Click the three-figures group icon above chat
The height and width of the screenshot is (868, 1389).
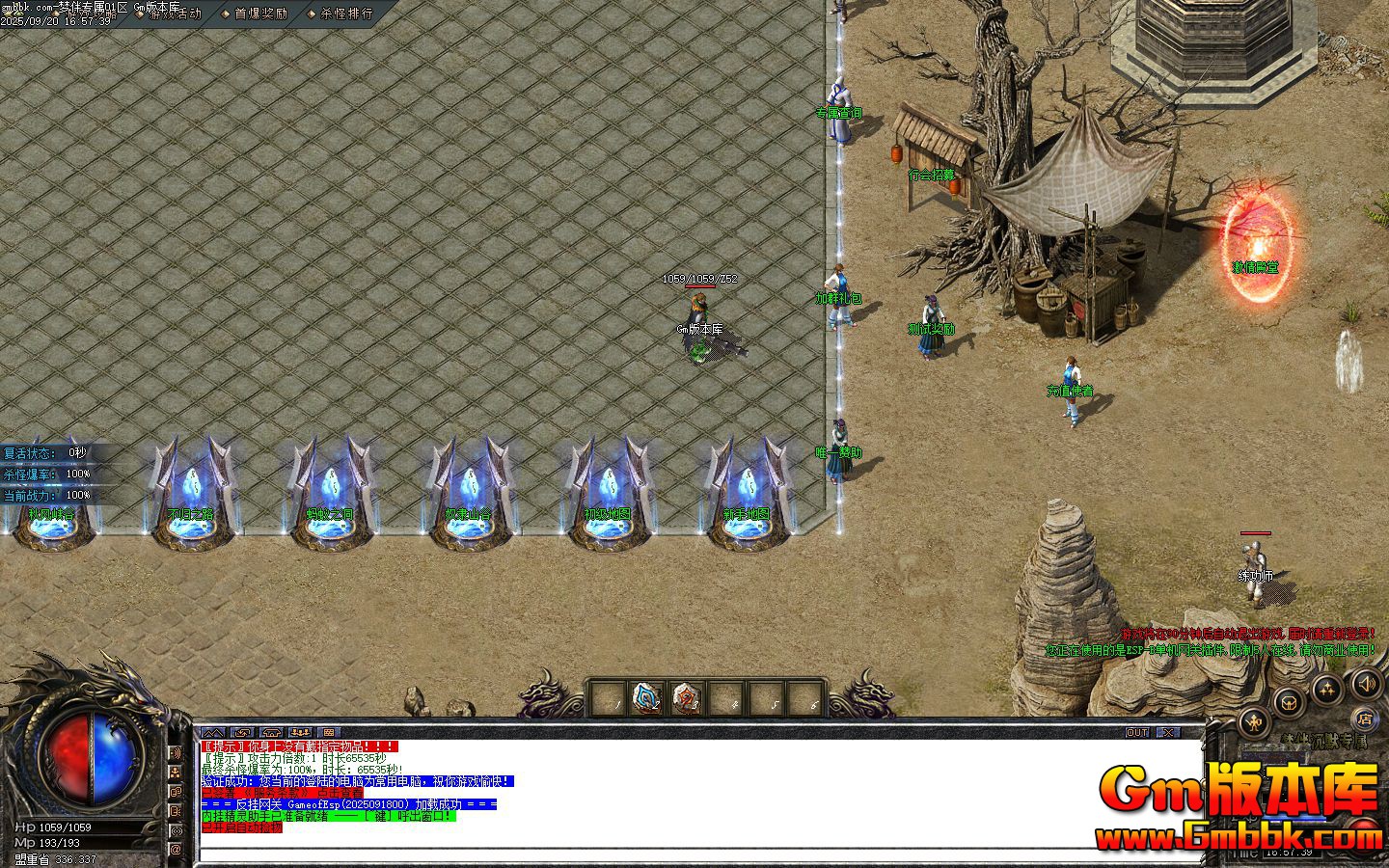pyautogui.click(x=300, y=732)
